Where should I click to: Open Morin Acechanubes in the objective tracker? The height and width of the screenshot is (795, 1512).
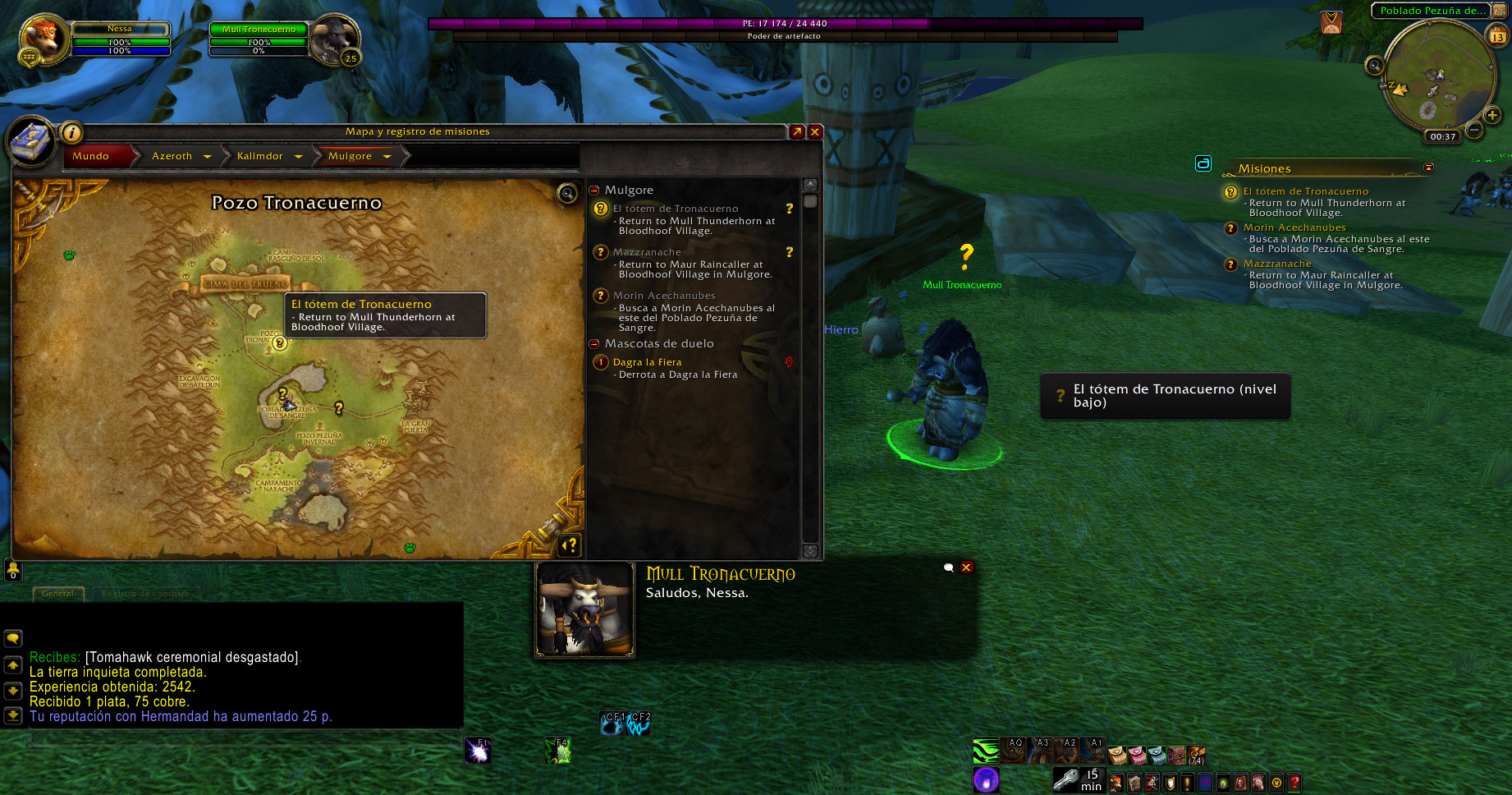pyautogui.click(x=1294, y=227)
